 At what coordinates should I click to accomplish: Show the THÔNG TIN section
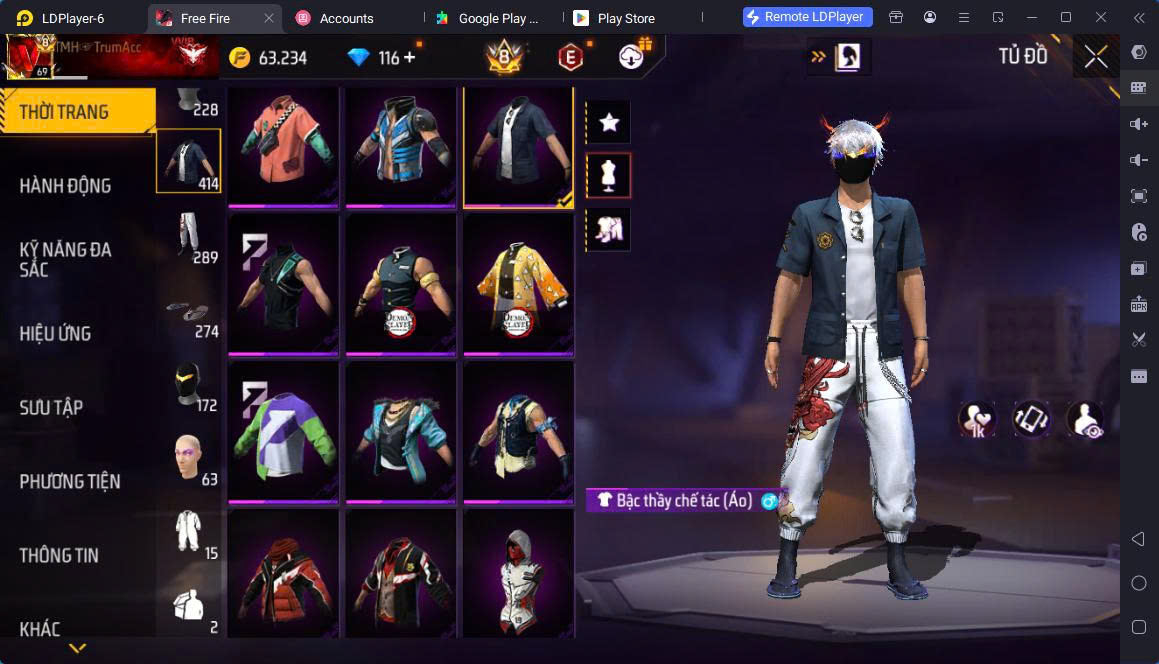pos(59,556)
